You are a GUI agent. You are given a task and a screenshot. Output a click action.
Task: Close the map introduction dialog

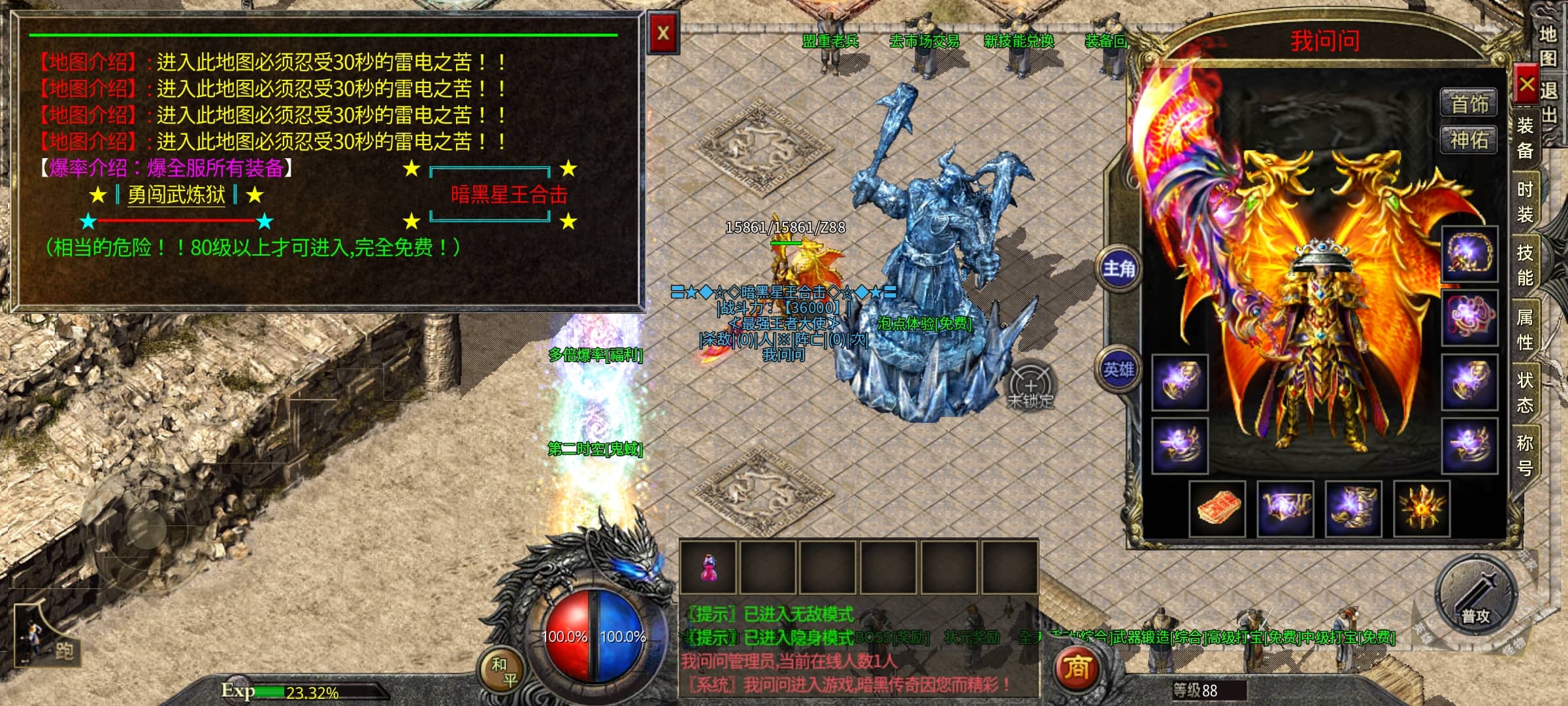pyautogui.click(x=662, y=33)
